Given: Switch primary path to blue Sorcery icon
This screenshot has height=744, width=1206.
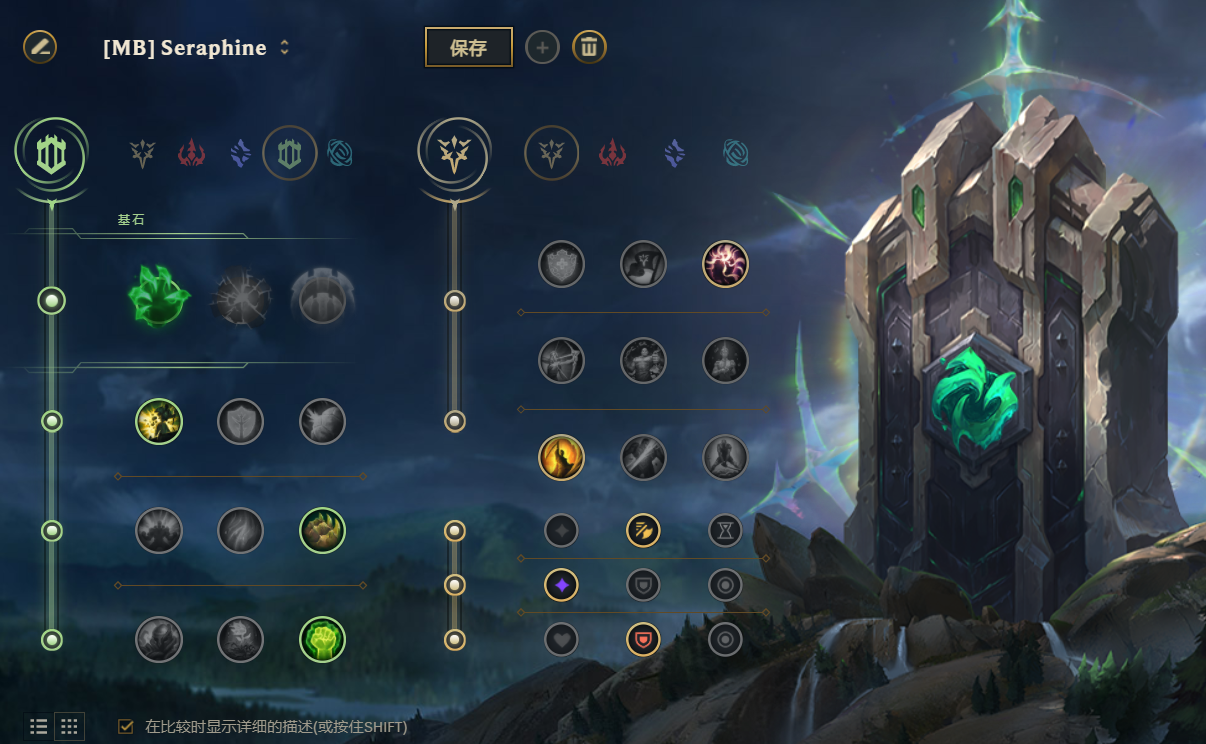Looking at the screenshot, I should click(x=240, y=153).
